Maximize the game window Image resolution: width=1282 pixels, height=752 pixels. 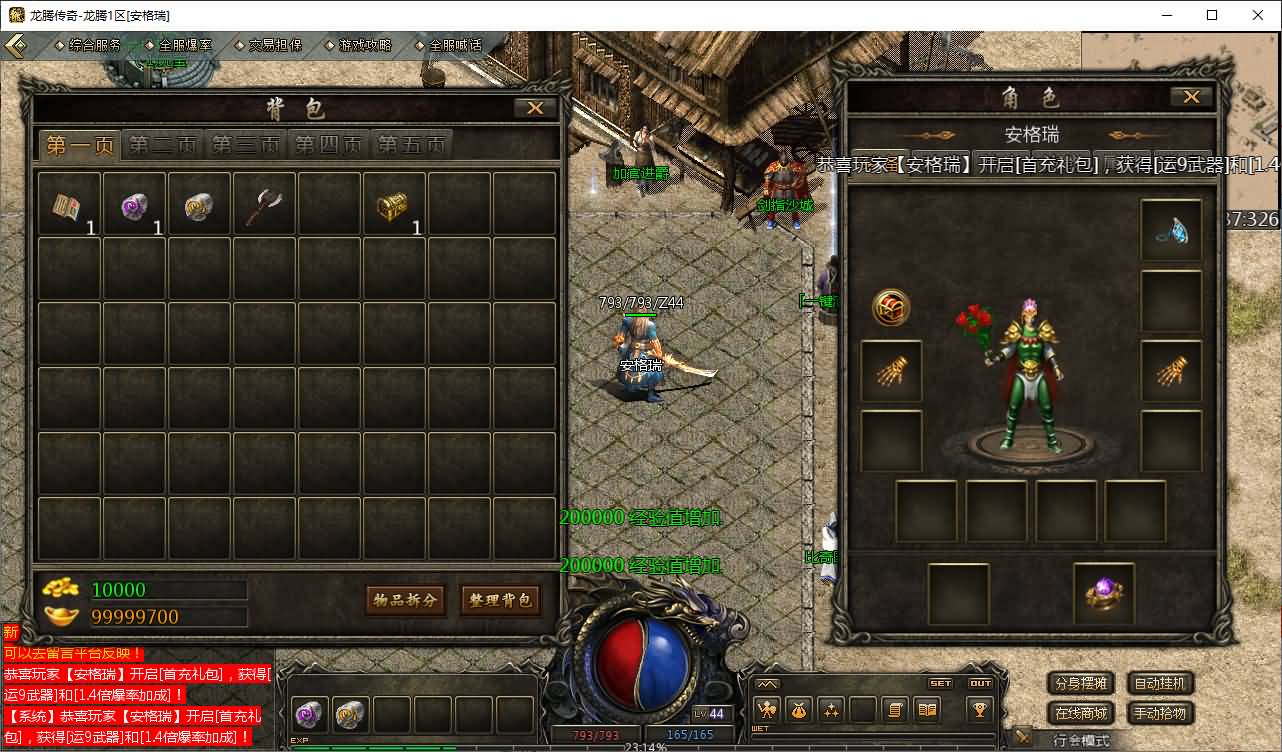(1212, 15)
